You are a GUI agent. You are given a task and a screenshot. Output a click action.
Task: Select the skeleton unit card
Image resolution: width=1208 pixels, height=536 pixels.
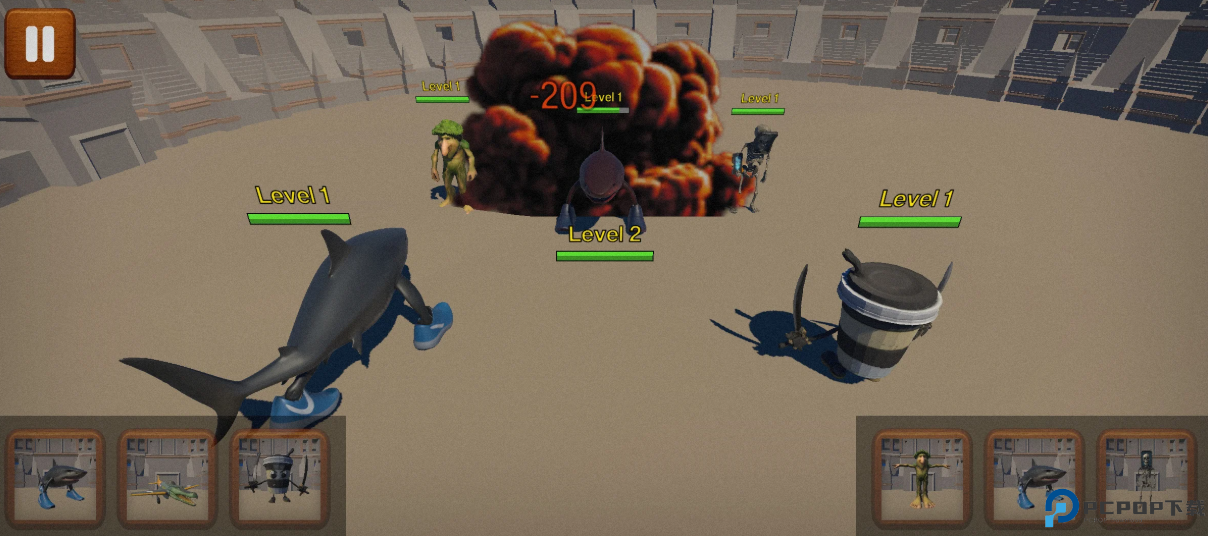(x=1146, y=479)
